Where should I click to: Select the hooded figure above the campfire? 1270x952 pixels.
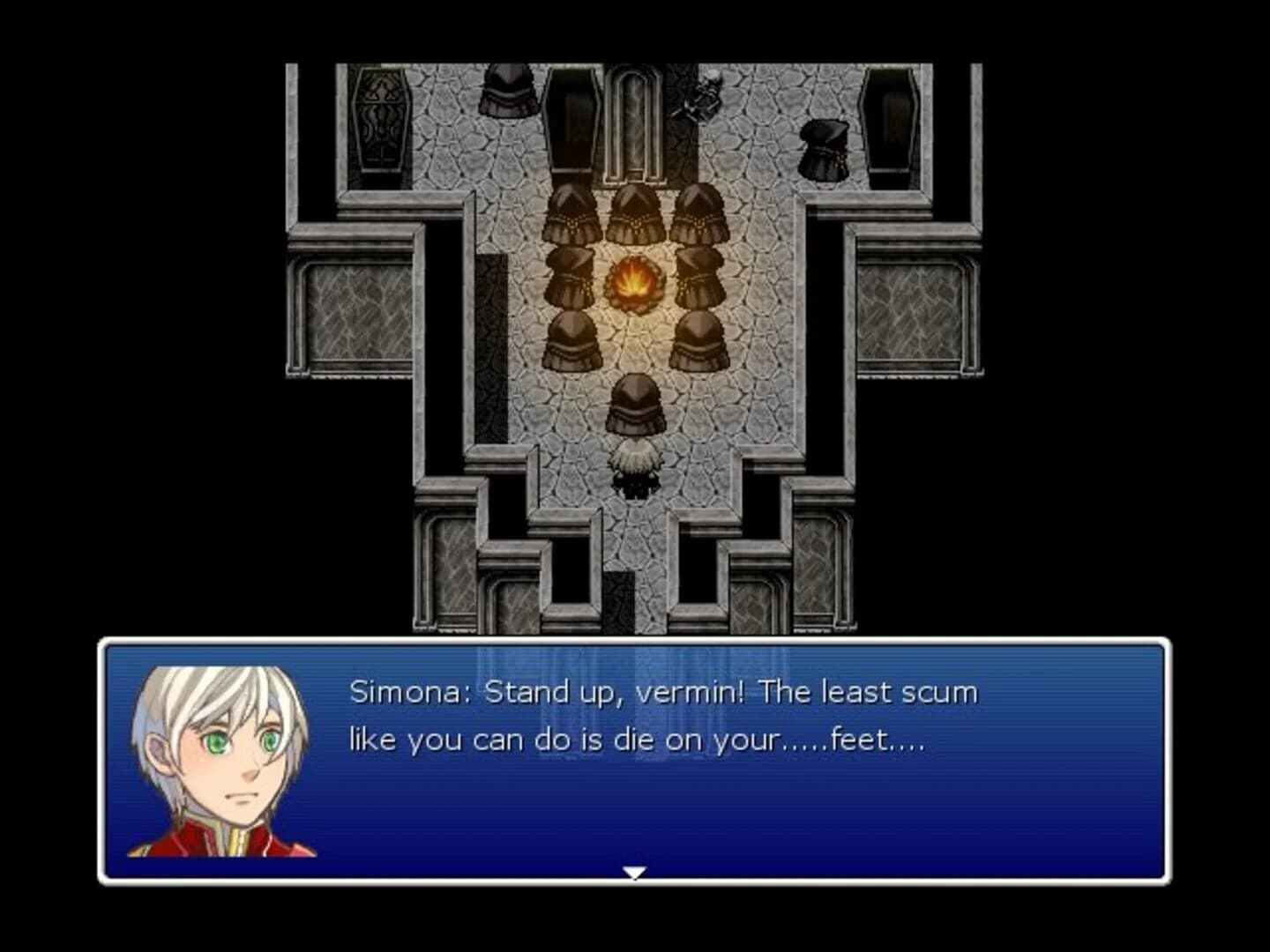tap(635, 212)
